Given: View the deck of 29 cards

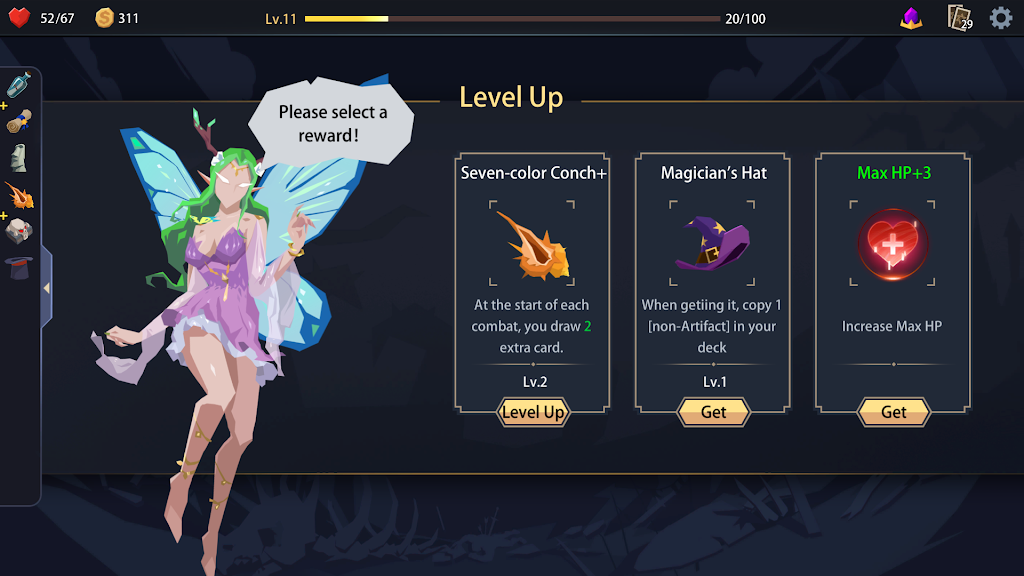Looking at the screenshot, I should [960, 18].
